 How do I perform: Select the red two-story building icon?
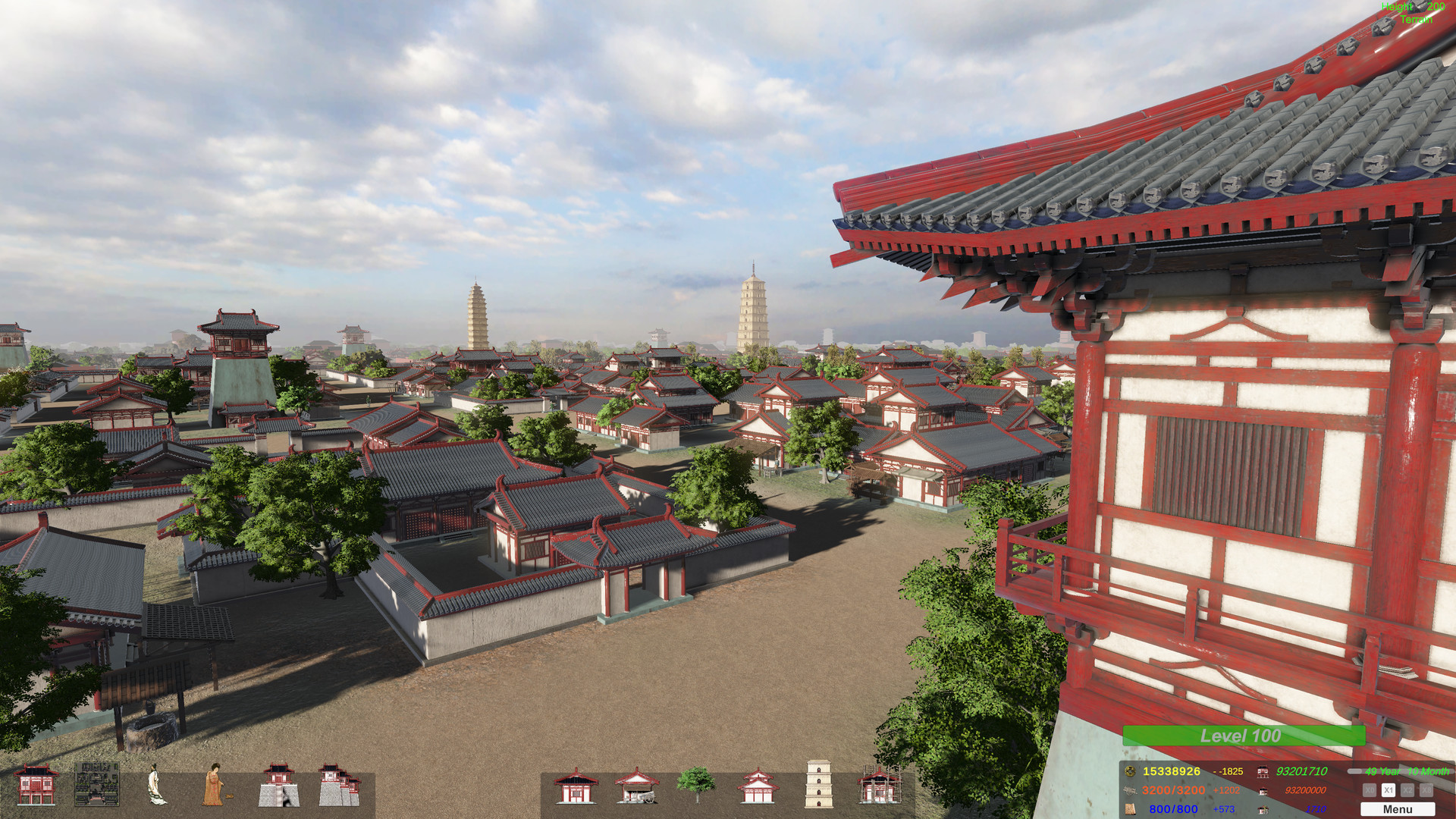click(36, 783)
